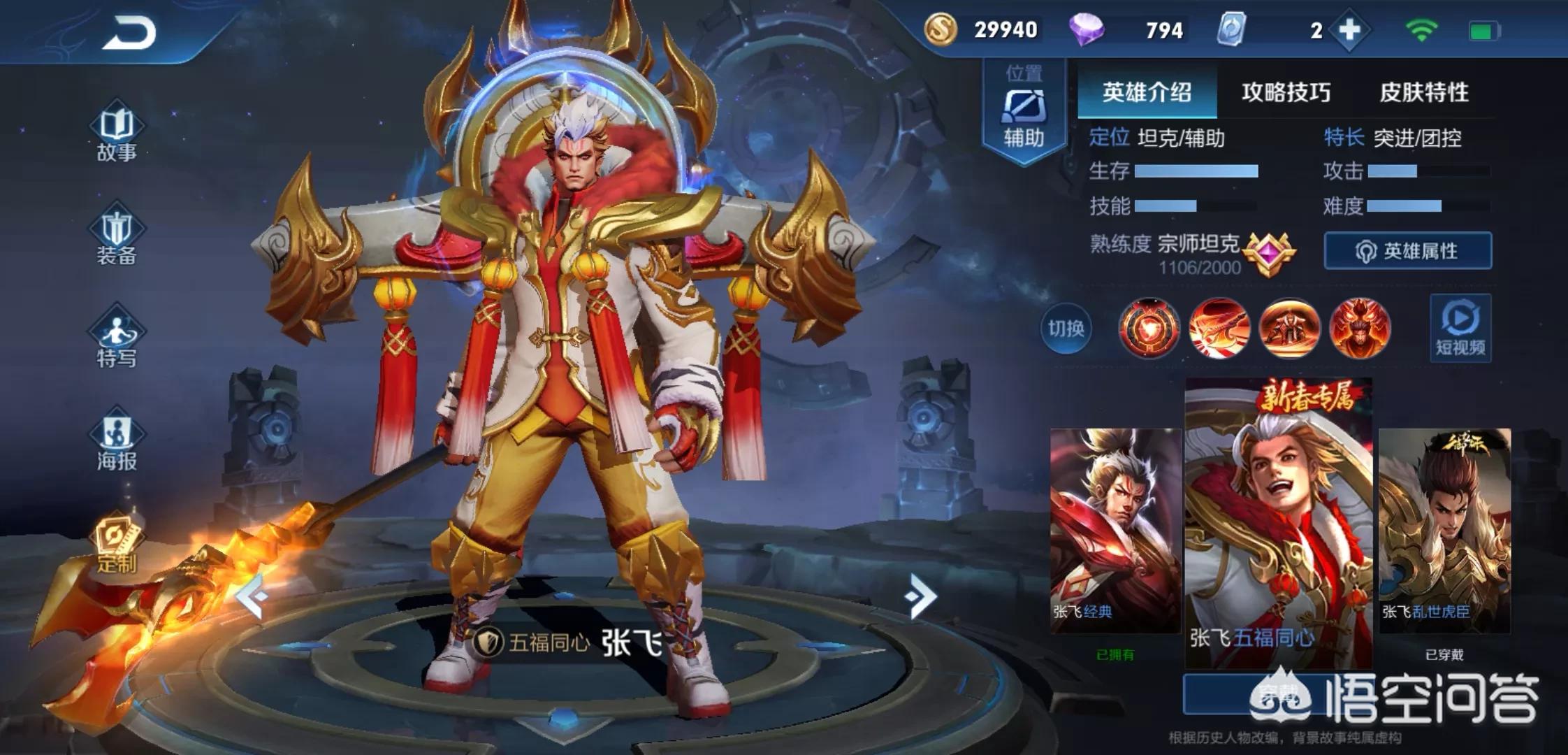Open the 英雄属性 hero attributes panel
This screenshot has width=1568, height=755.
click(1407, 251)
